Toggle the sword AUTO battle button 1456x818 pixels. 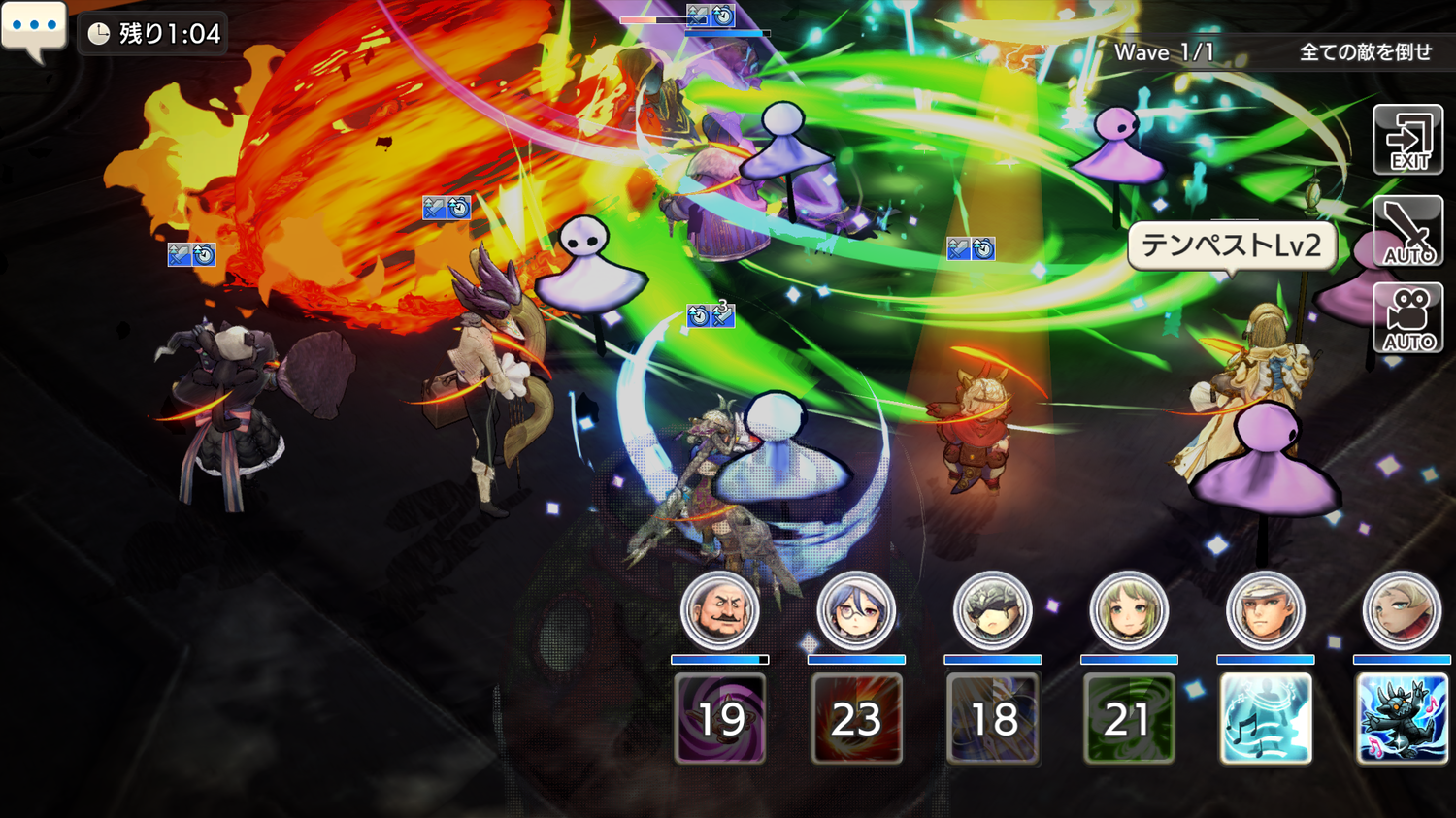[x=1407, y=231]
